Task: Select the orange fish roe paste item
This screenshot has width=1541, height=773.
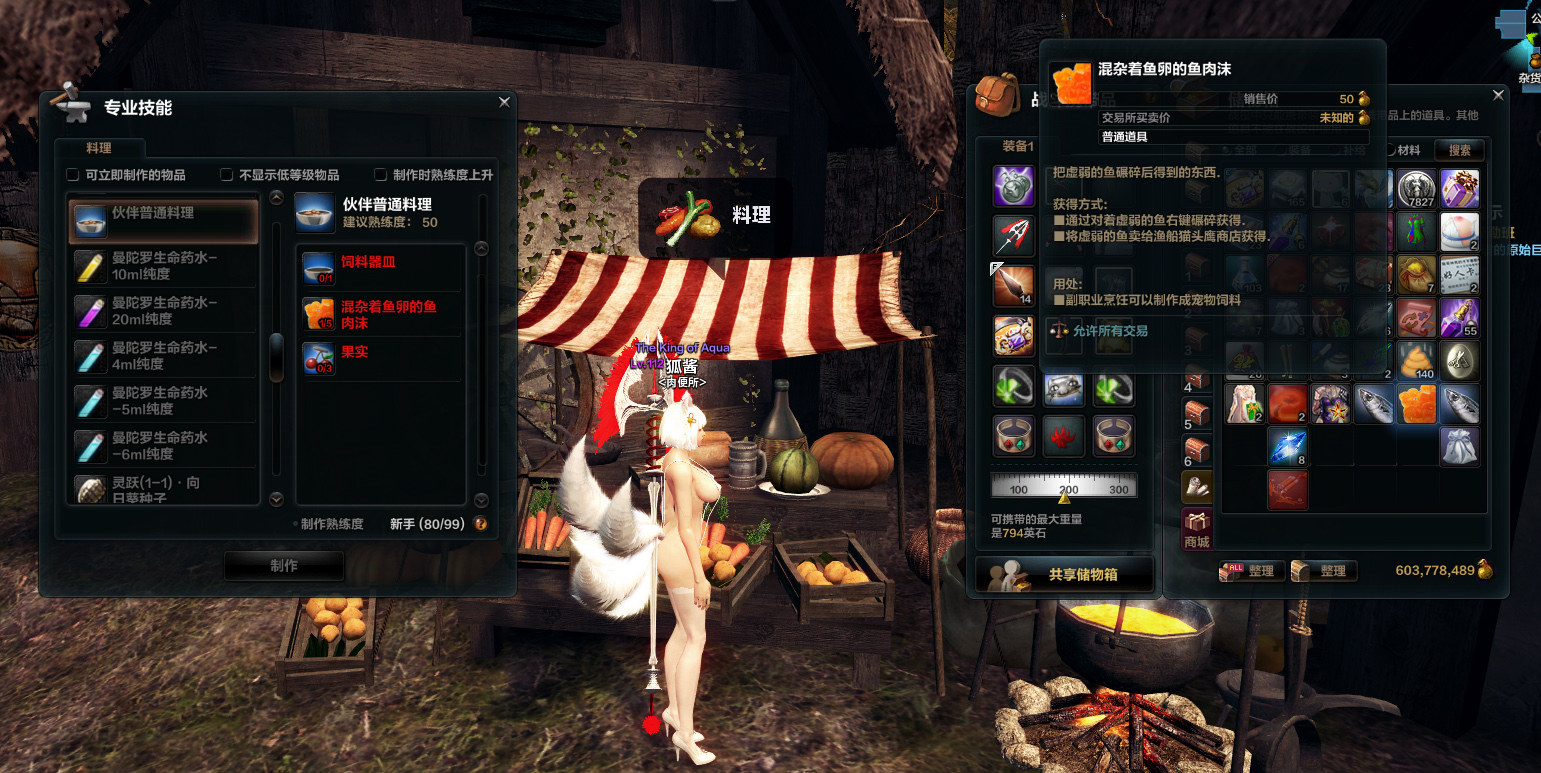Action: click(x=1417, y=404)
